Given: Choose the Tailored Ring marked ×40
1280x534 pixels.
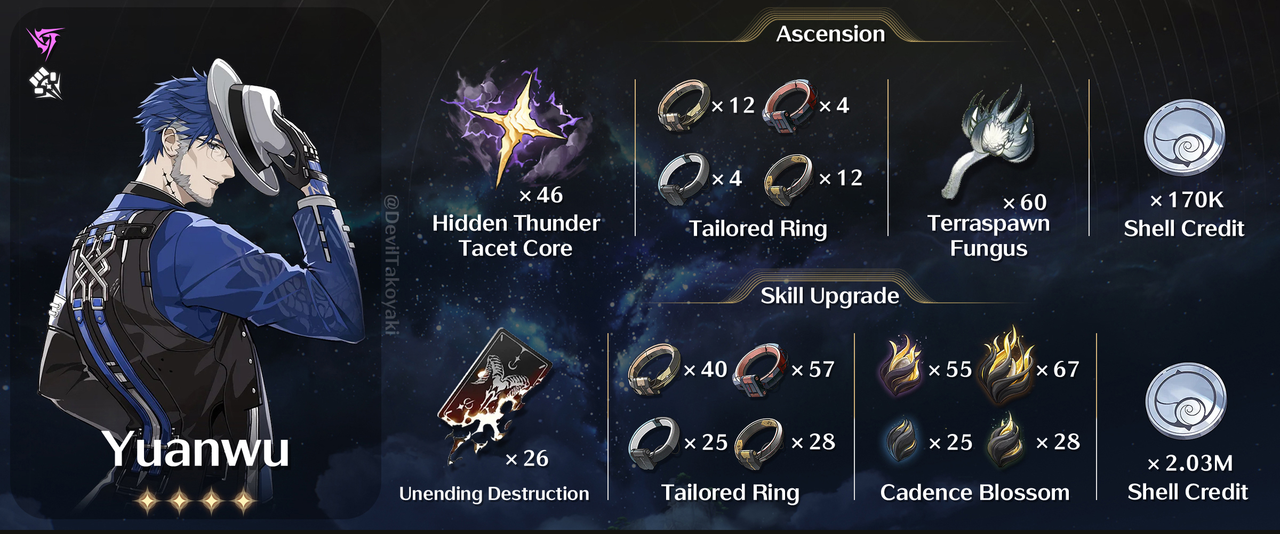Looking at the screenshot, I should tap(652, 370).
